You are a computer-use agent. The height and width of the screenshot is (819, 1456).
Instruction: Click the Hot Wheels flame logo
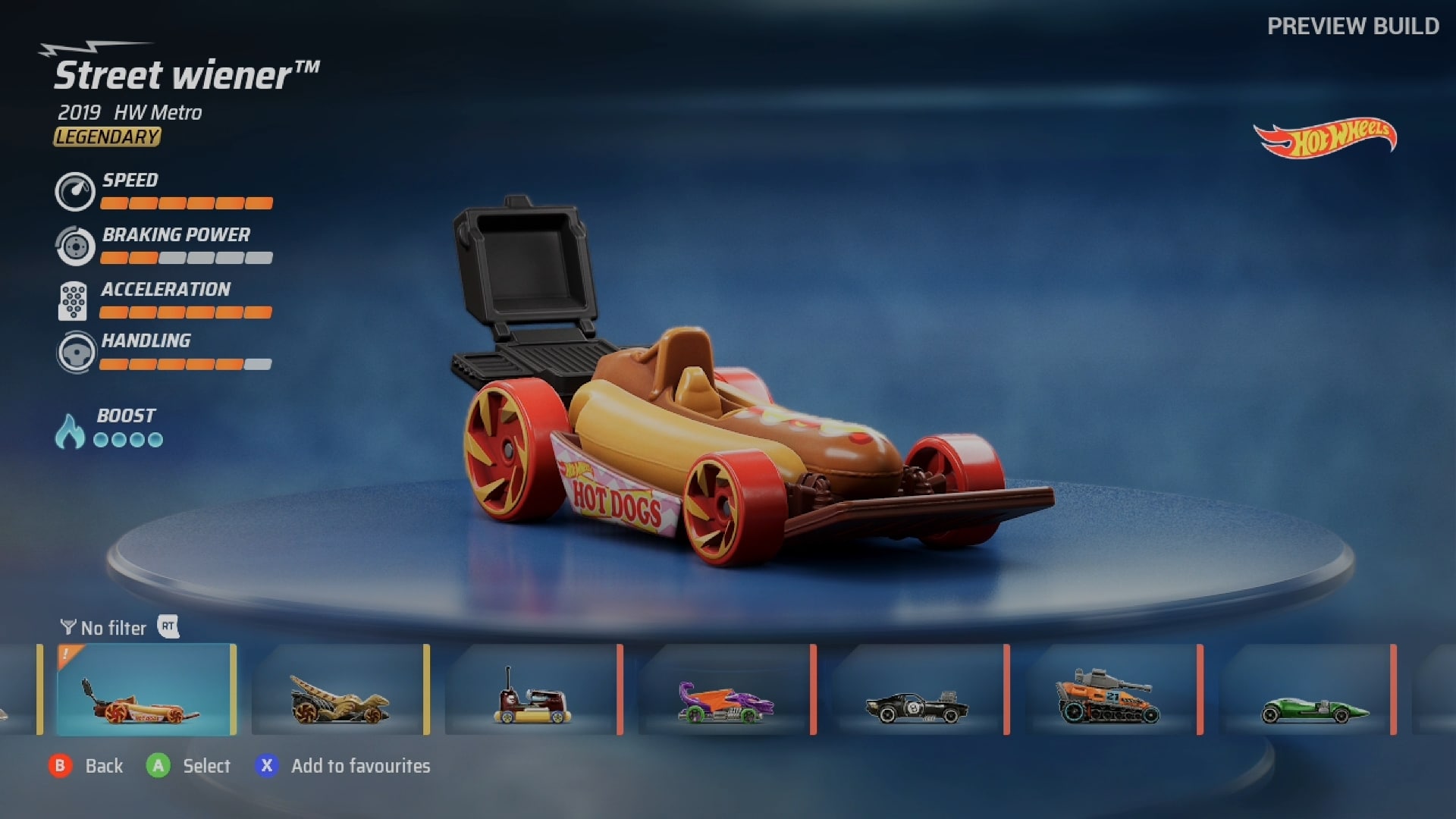tap(1326, 135)
